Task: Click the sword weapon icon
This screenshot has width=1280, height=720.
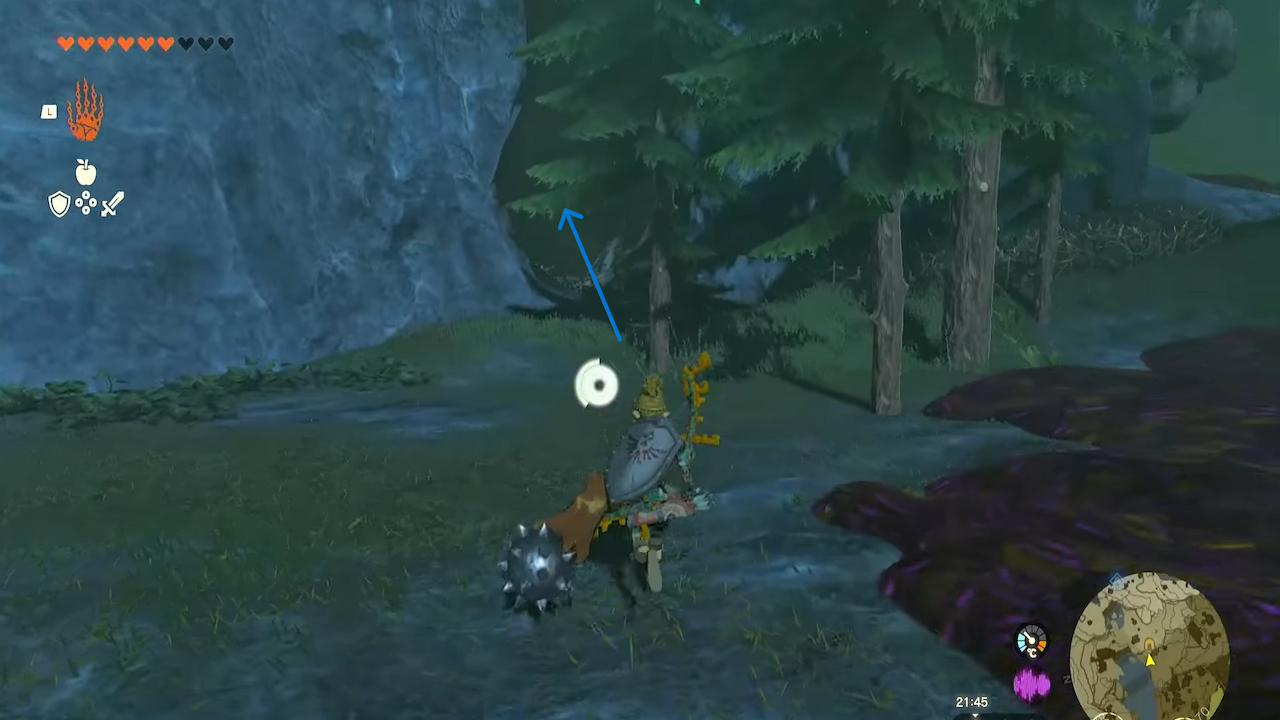Action: [111, 204]
